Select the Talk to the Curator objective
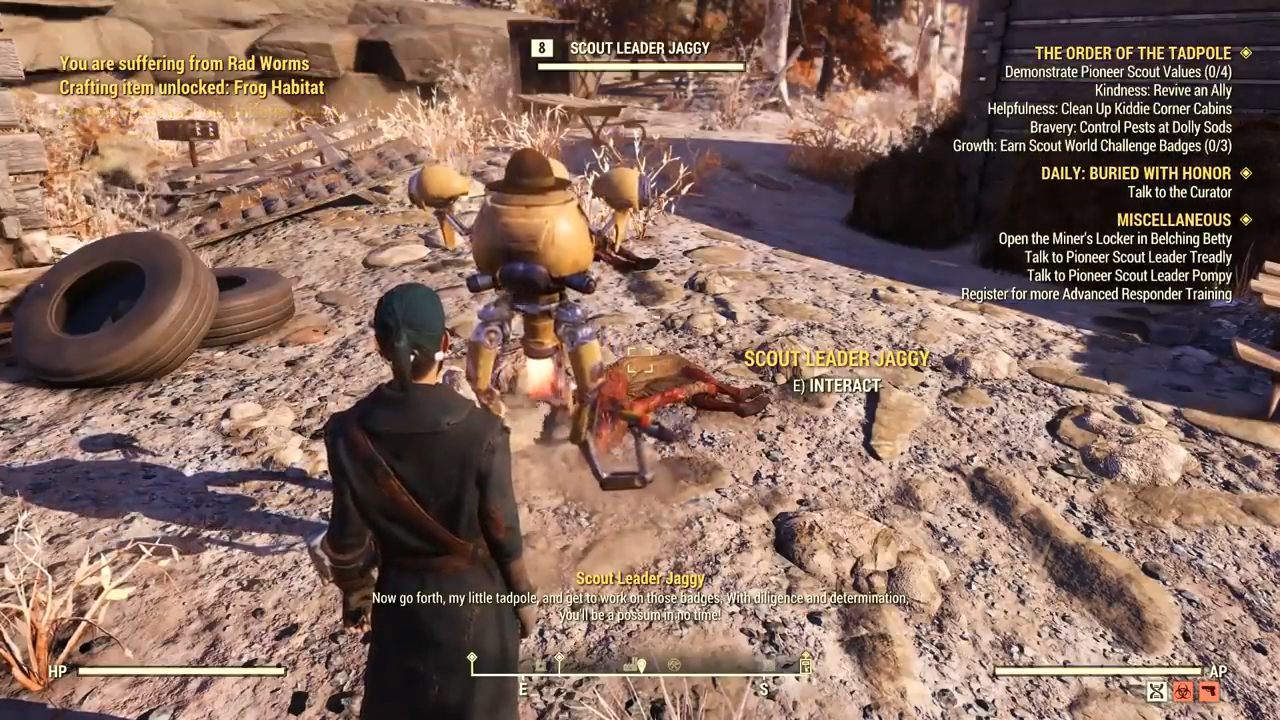The image size is (1280, 720). pos(1179,192)
